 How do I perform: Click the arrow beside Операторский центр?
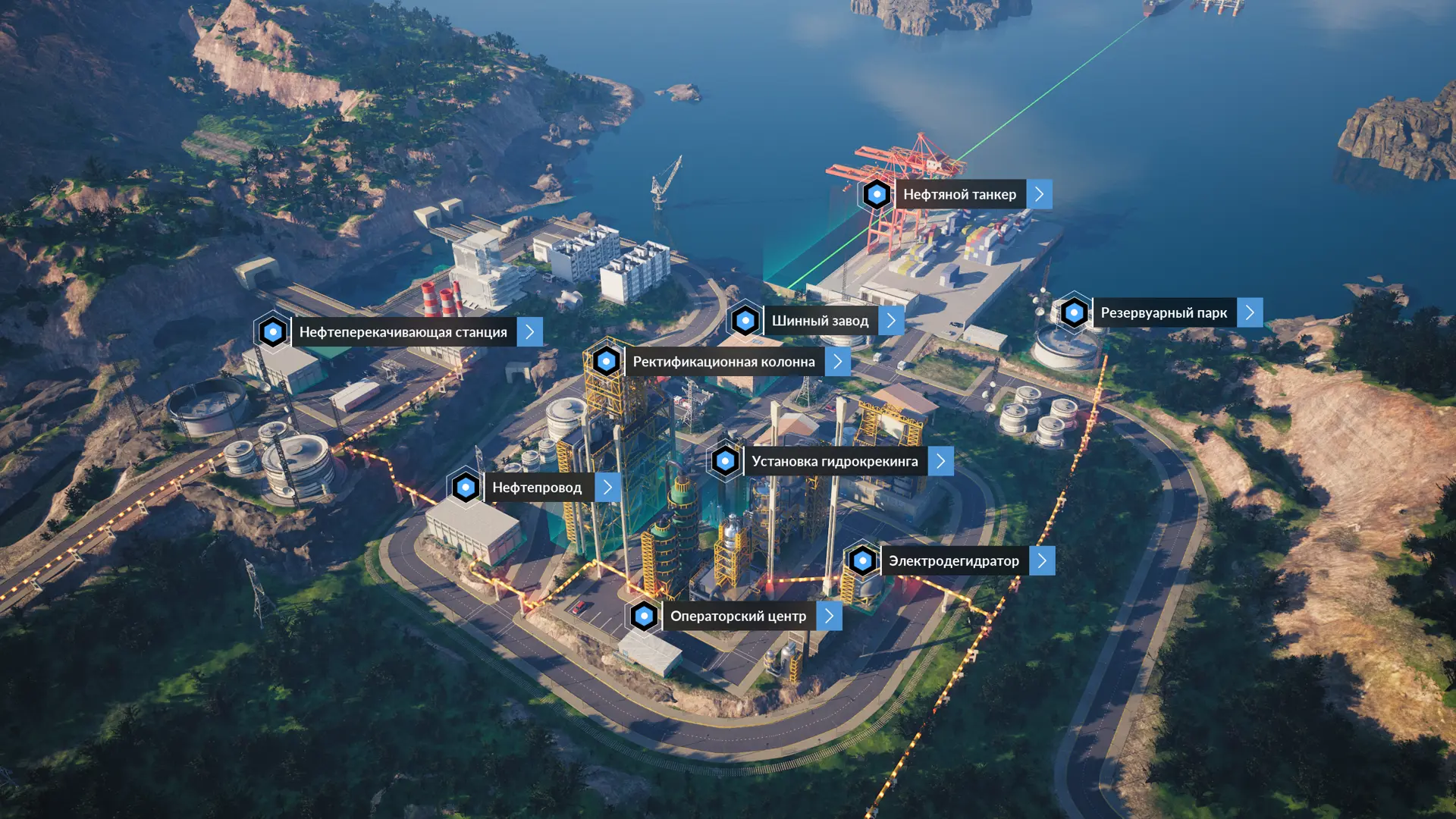(829, 617)
